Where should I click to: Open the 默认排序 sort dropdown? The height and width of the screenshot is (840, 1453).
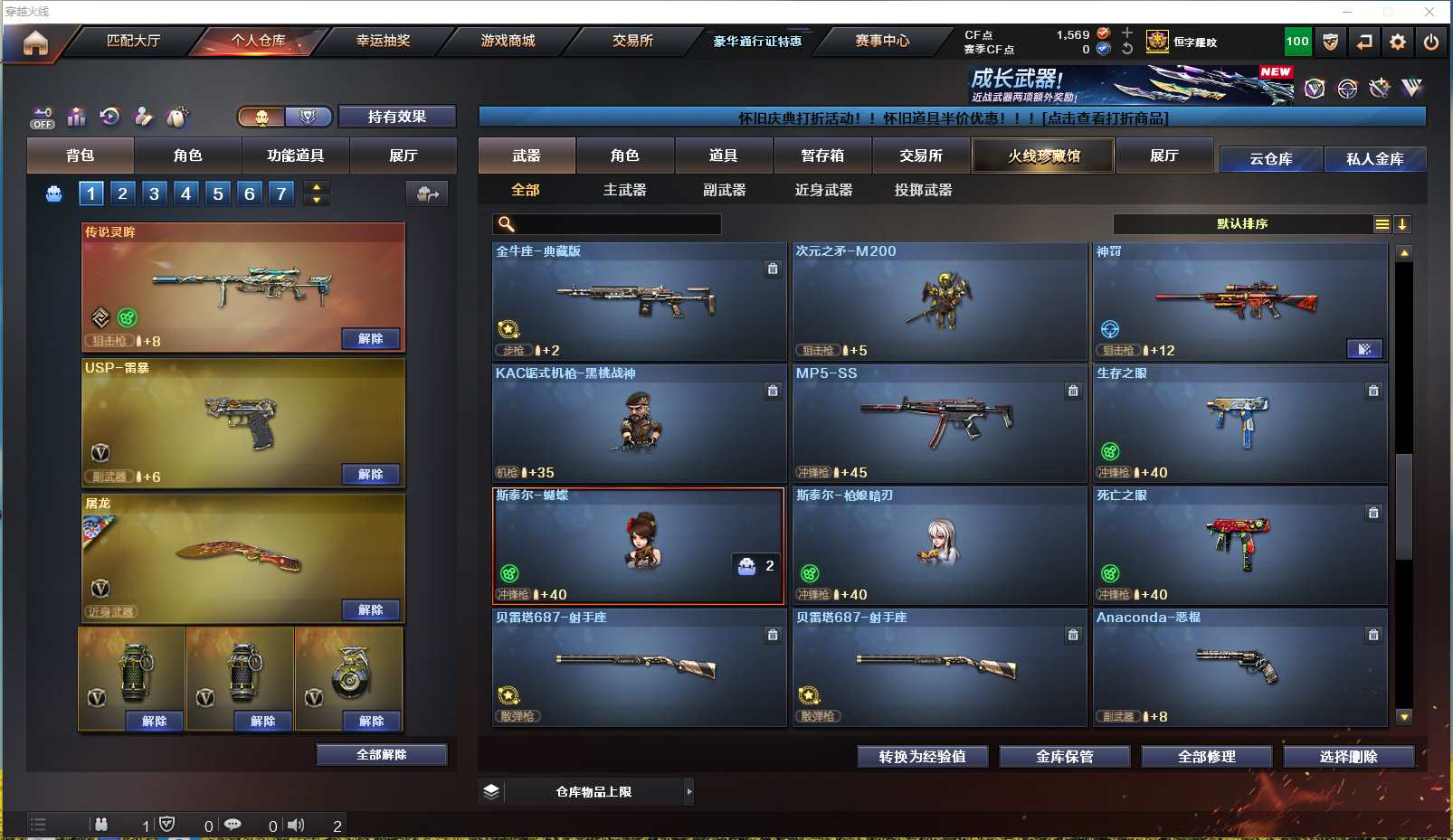pos(1242,224)
